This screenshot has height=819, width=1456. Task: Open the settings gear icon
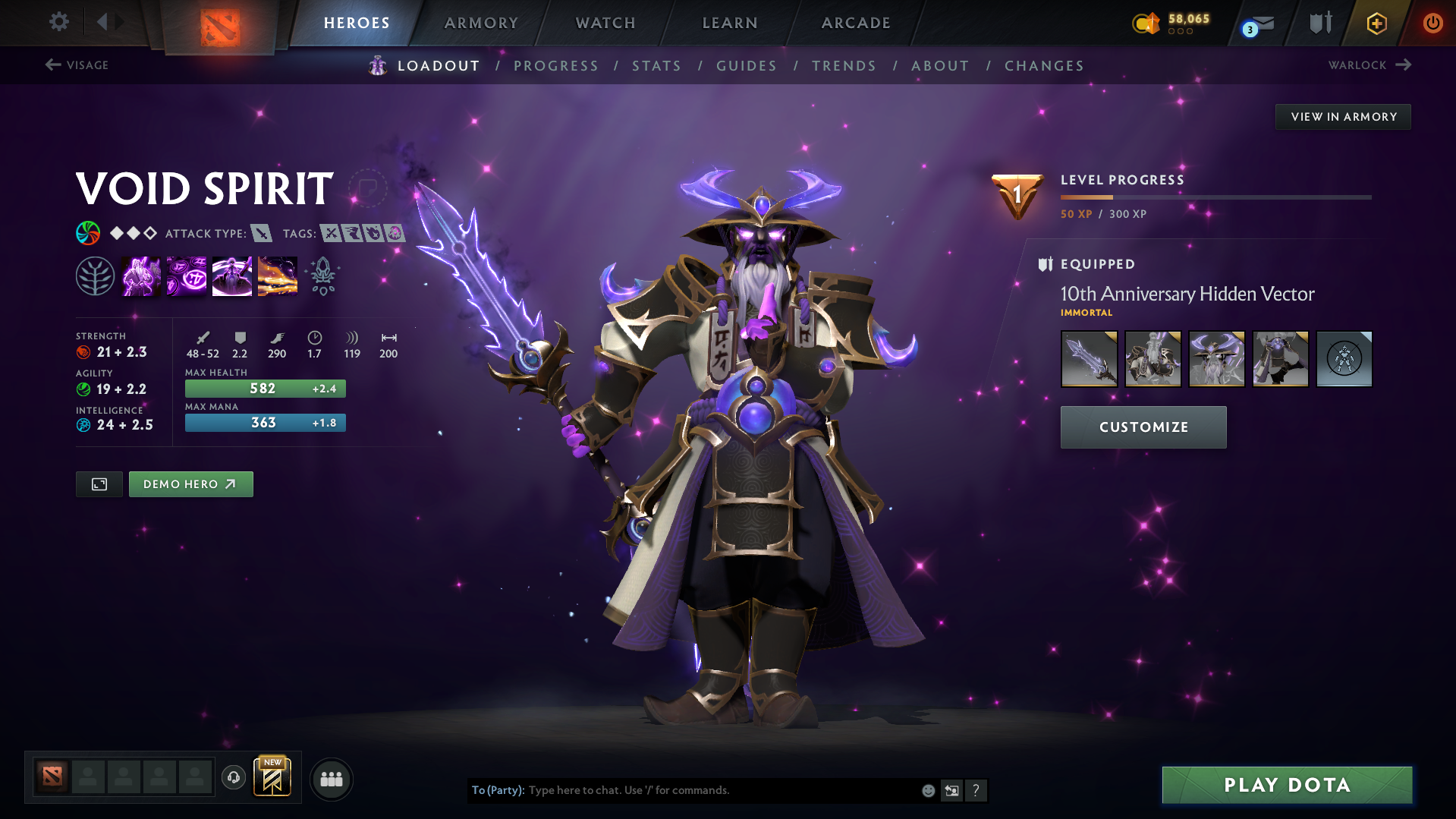59,22
